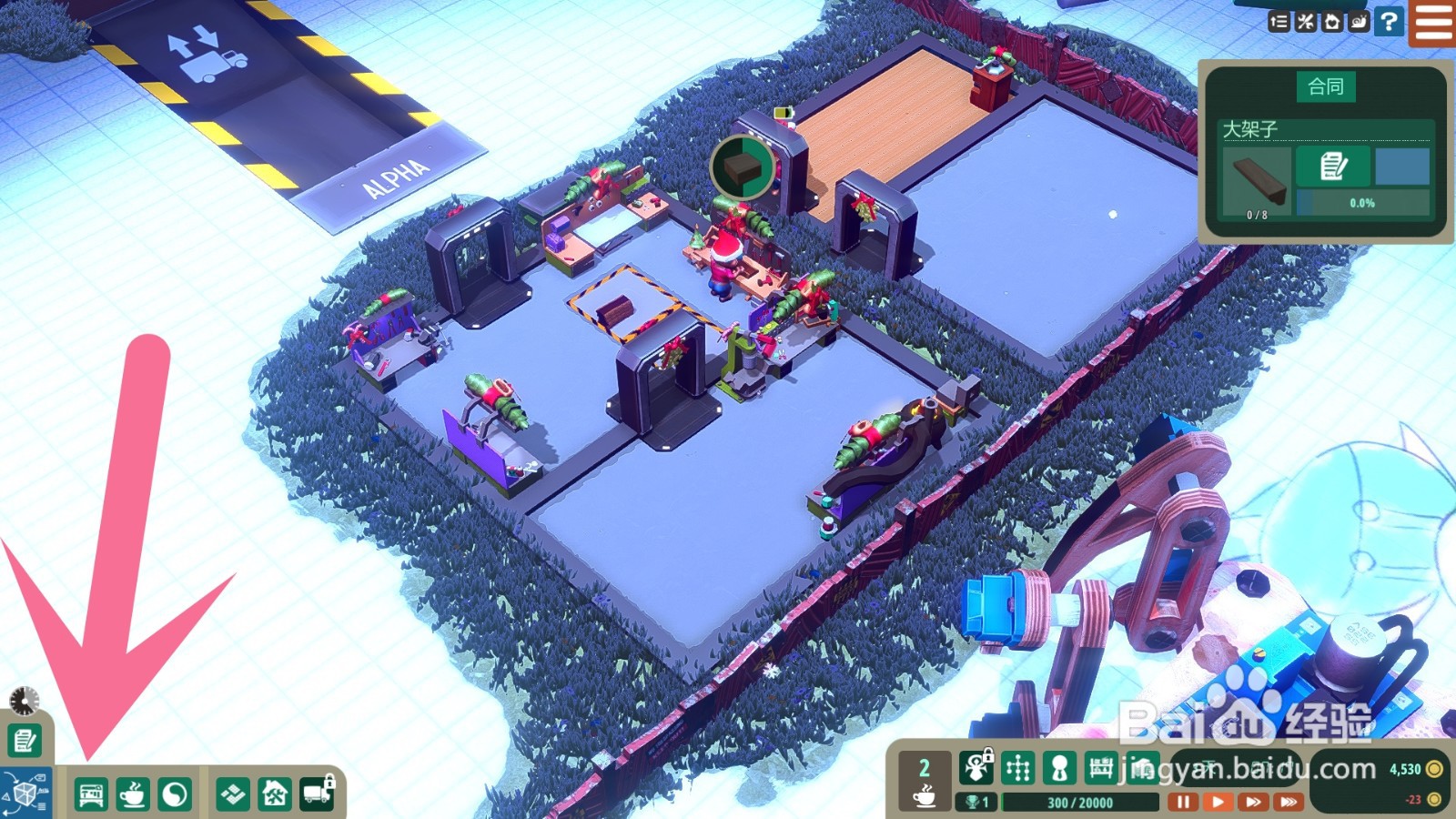Open the contracts clipboard icon at bottom left
Screen dimensions: 1456x819
click(x=25, y=741)
